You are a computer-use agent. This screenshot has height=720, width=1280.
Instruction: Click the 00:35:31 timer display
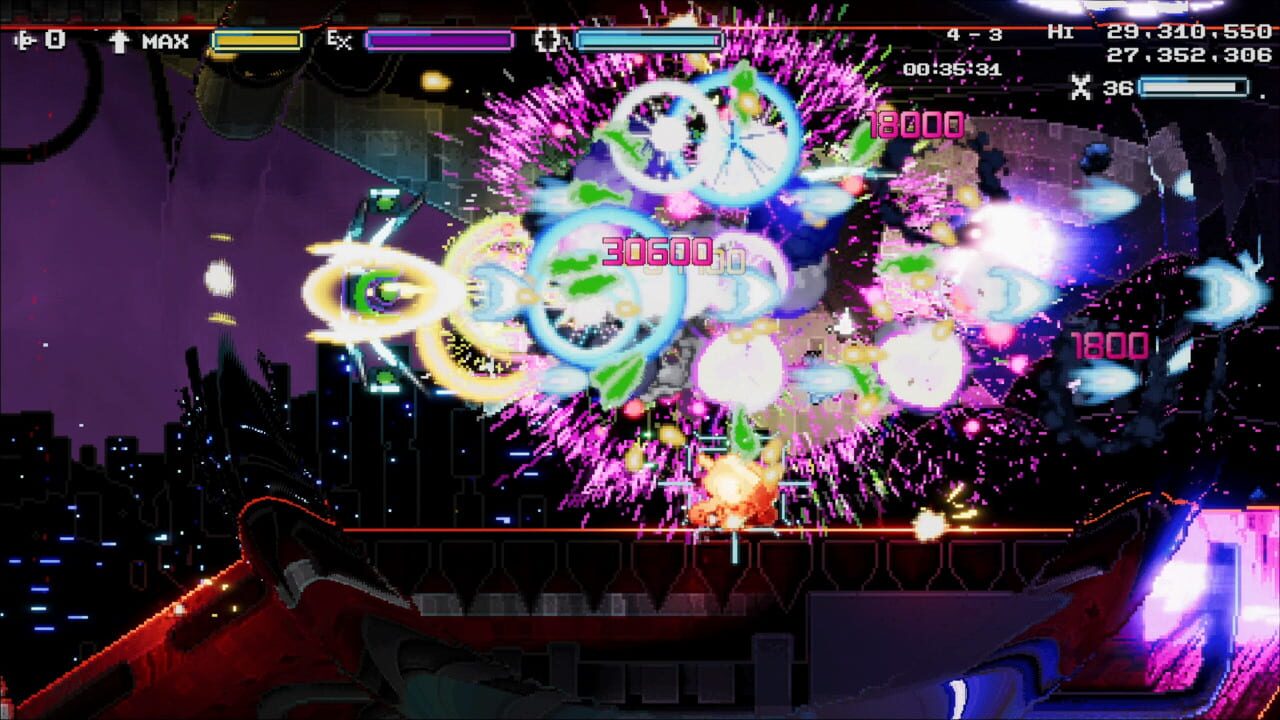pyautogui.click(x=950, y=68)
